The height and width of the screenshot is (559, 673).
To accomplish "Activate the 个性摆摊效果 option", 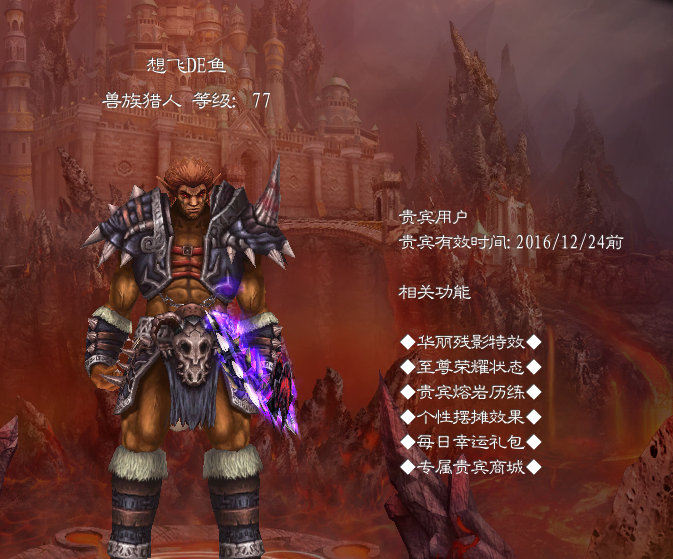I will tap(470, 417).
